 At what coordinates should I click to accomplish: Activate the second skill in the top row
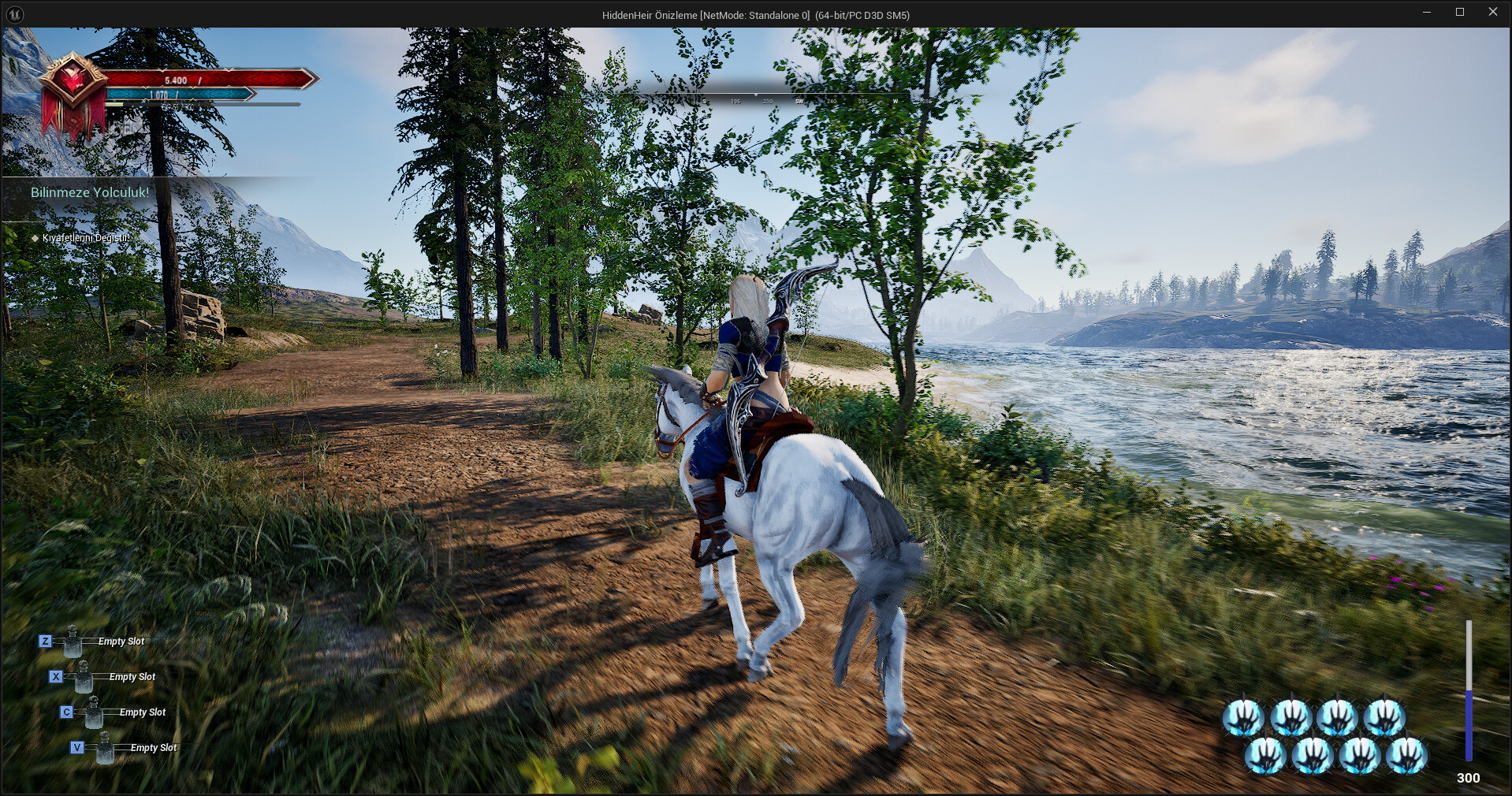(x=1290, y=716)
